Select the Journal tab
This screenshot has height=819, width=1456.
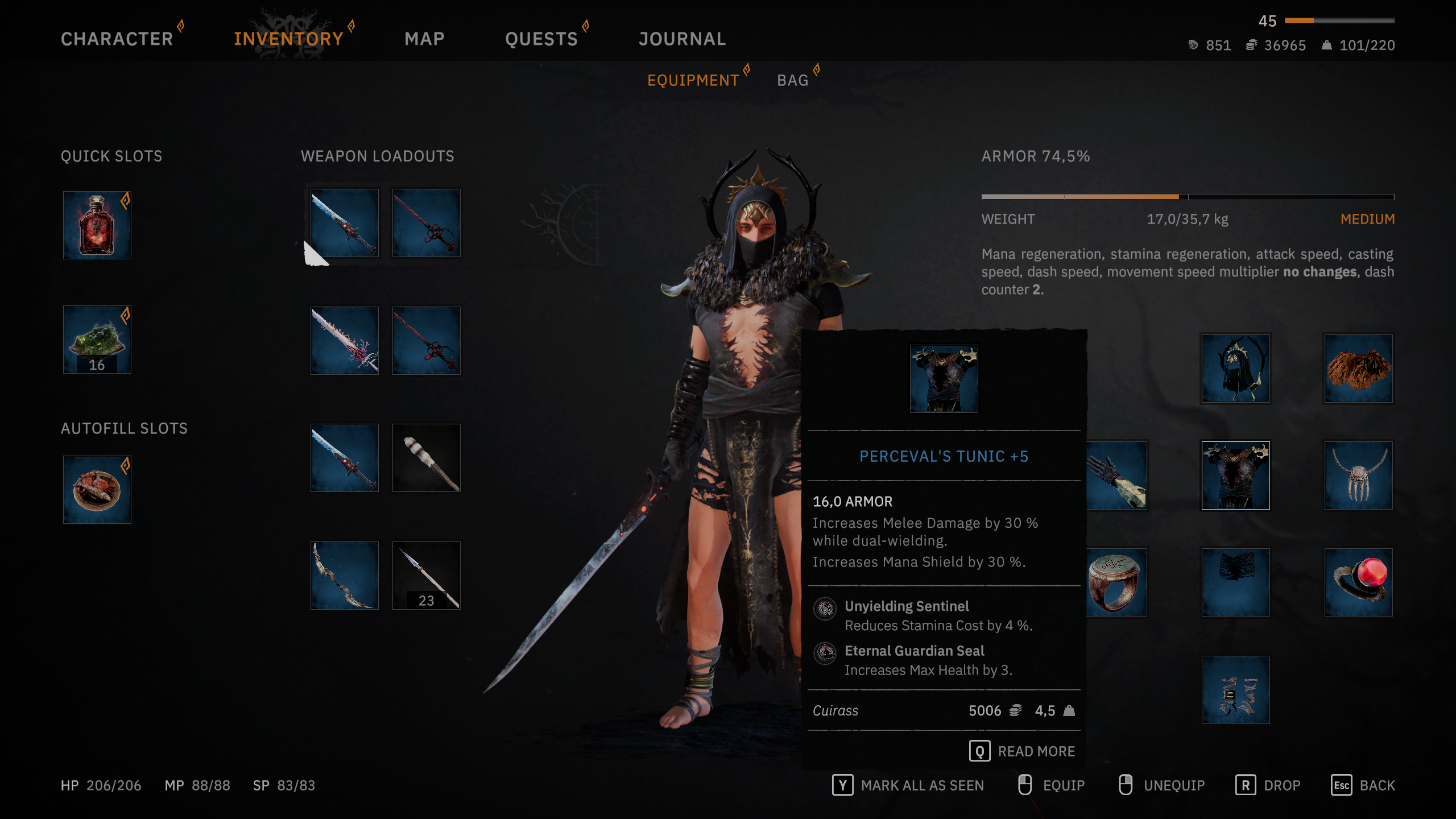tap(682, 39)
